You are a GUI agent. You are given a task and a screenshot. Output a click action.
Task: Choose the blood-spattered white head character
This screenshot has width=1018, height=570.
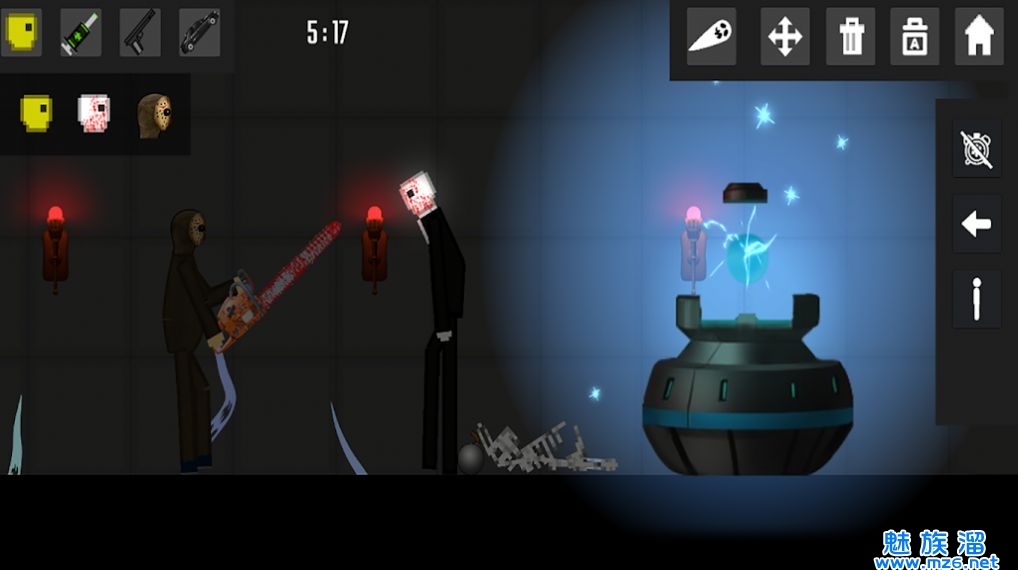[95, 112]
